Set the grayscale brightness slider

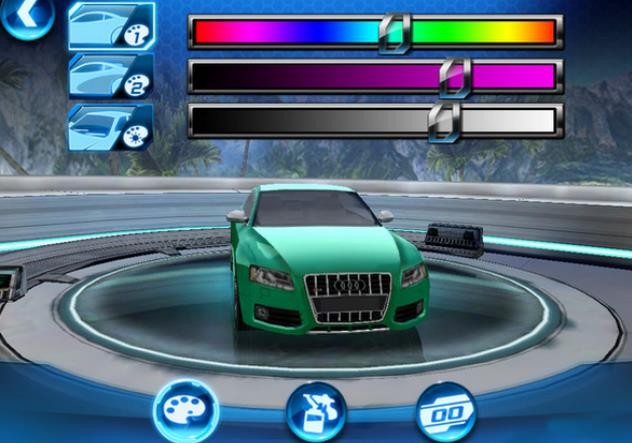[374, 121]
